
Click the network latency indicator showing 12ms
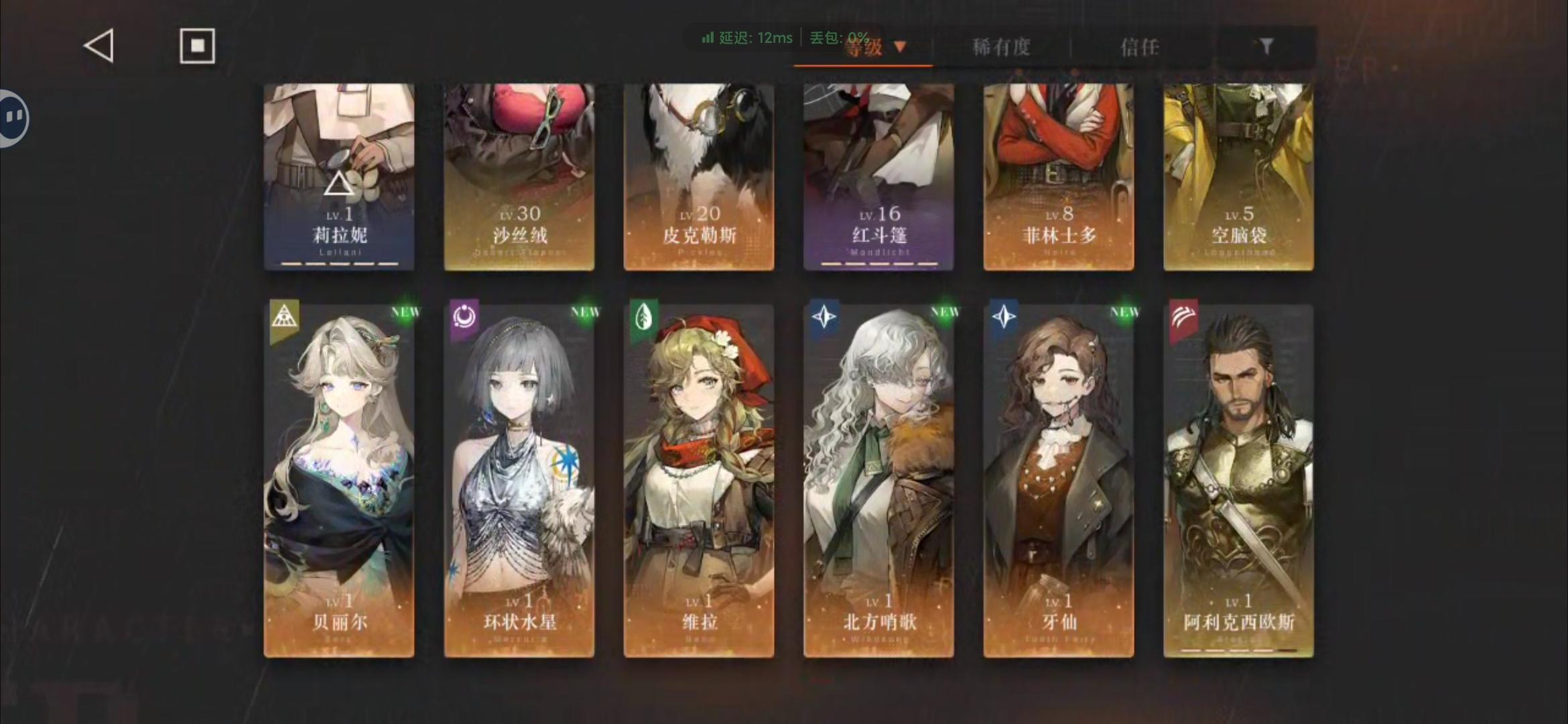pyautogui.click(x=744, y=38)
